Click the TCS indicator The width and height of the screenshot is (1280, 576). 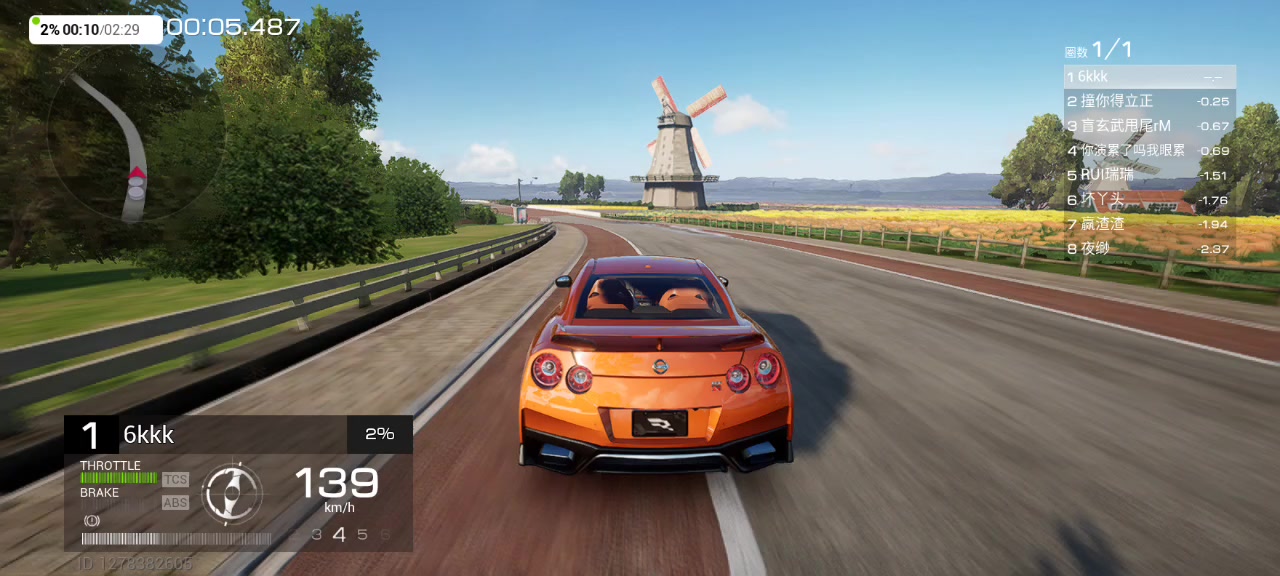click(x=175, y=480)
